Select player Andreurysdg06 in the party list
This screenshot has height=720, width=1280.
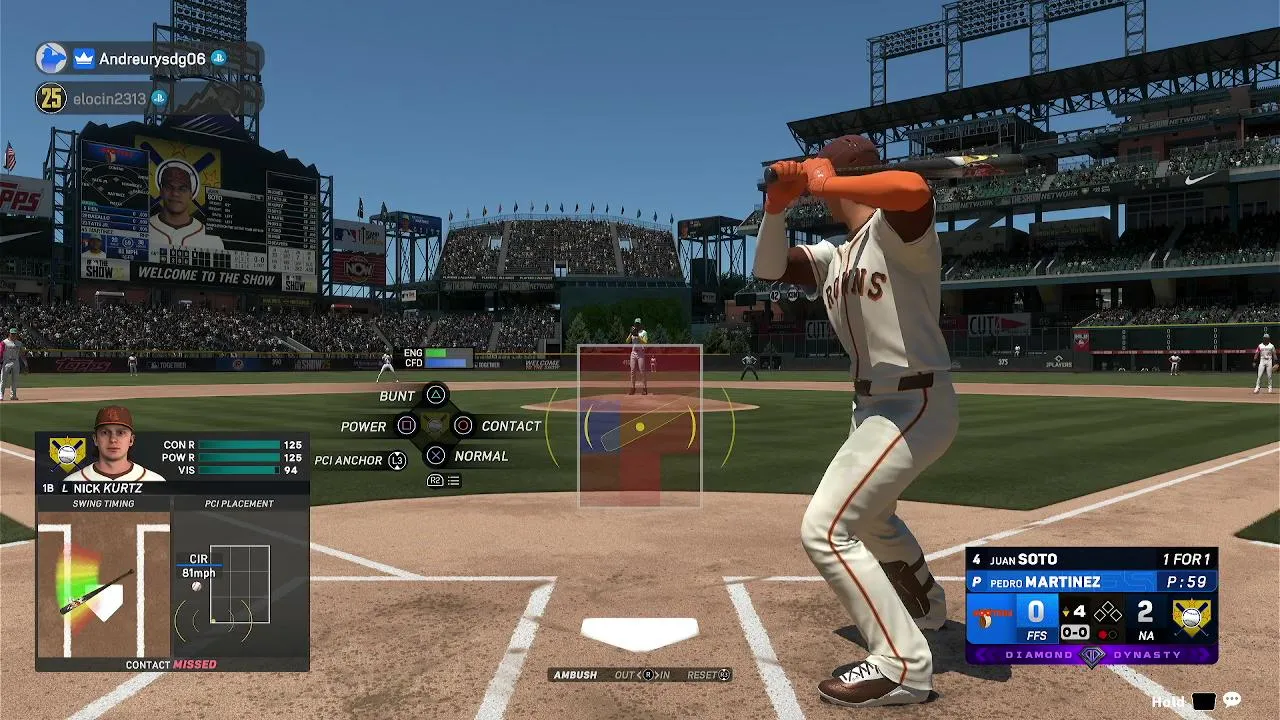(x=151, y=59)
